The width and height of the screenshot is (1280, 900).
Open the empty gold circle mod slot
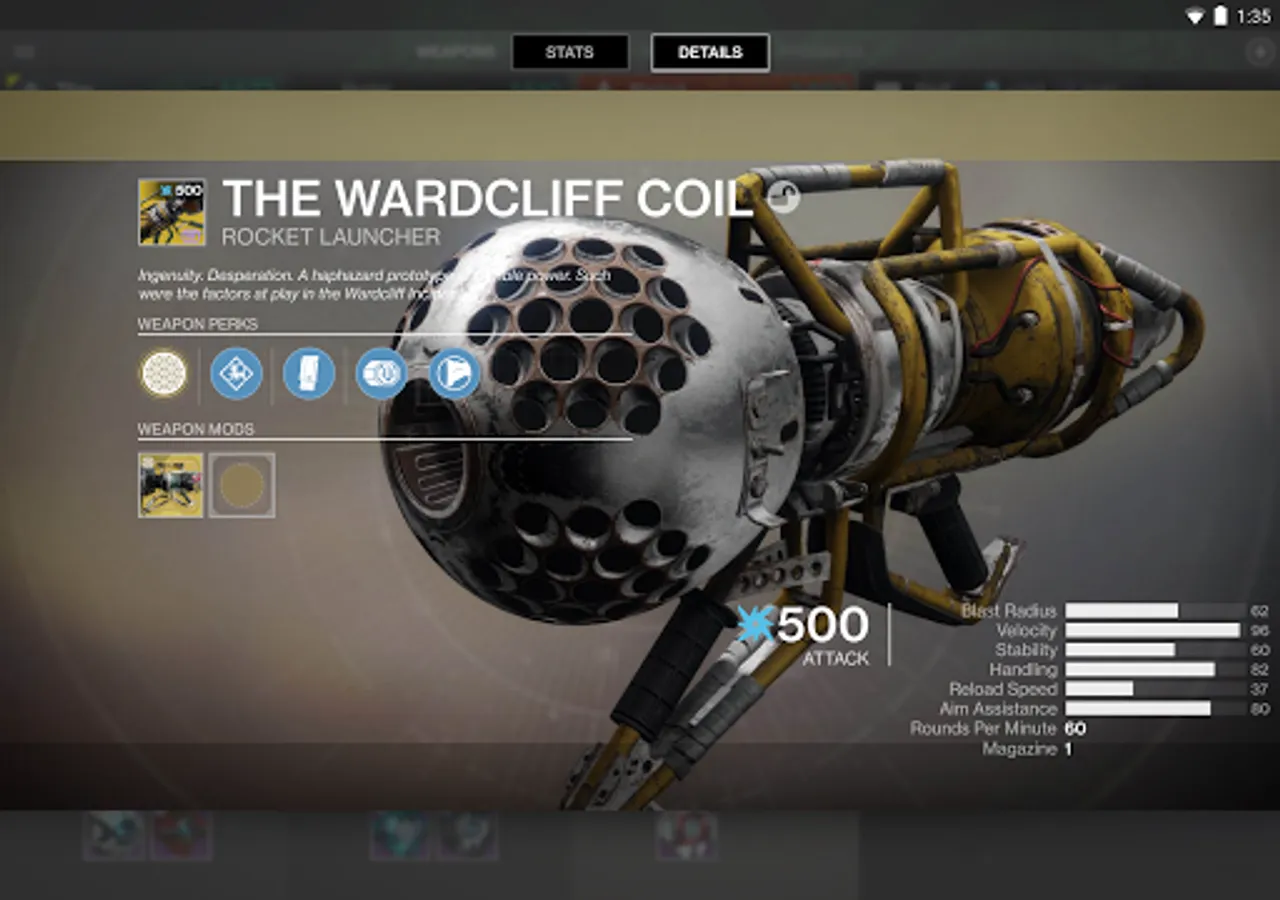click(242, 485)
